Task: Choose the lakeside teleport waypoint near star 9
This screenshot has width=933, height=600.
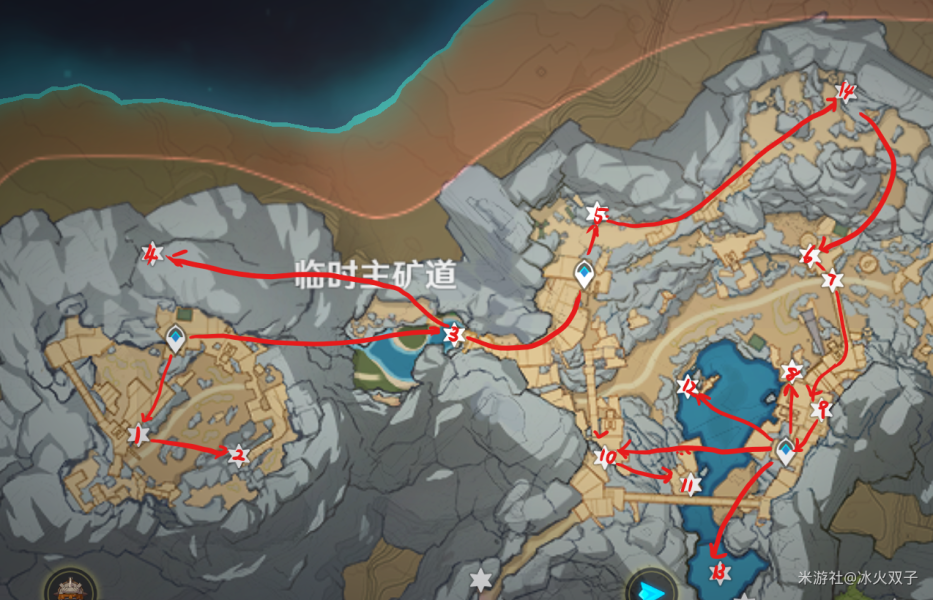Action: [787, 451]
